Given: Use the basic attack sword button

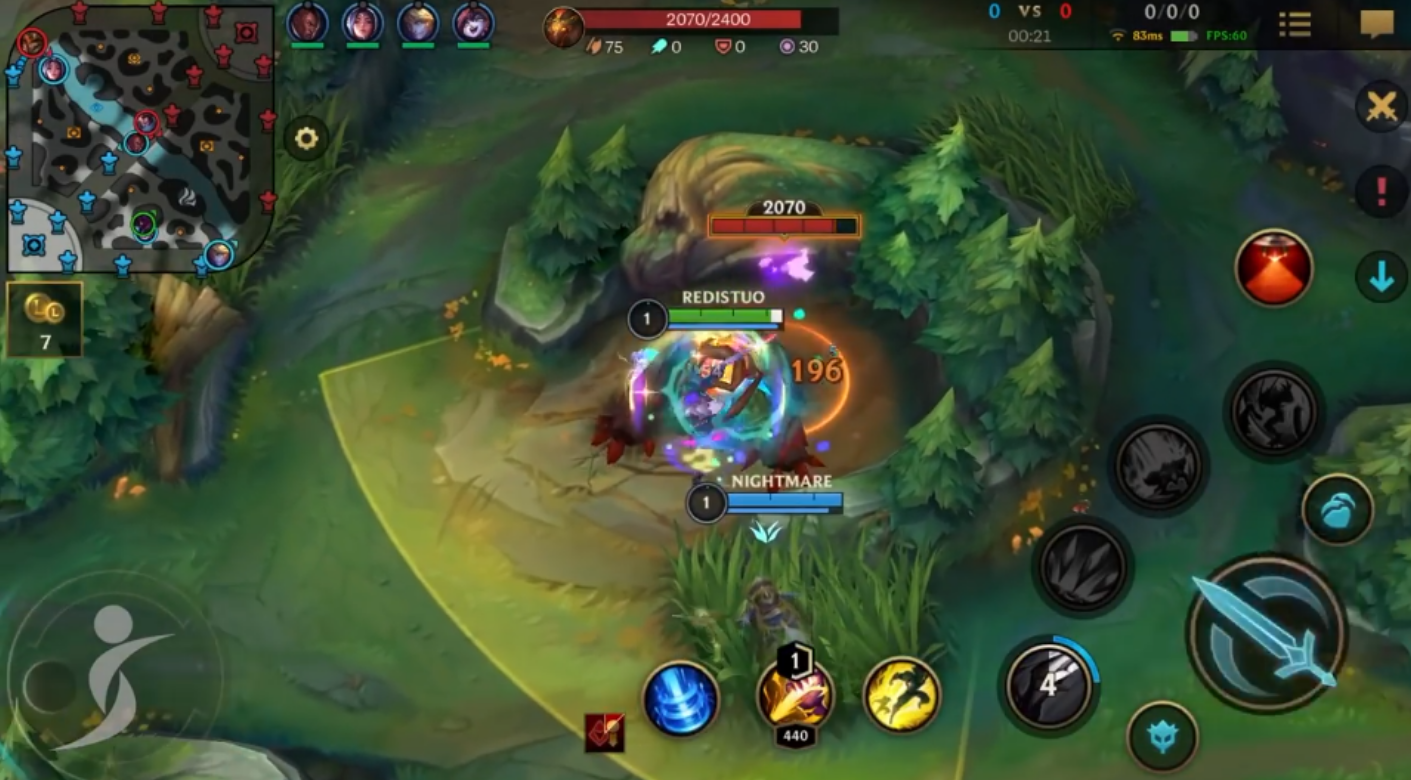Looking at the screenshot, I should click(x=1266, y=632).
